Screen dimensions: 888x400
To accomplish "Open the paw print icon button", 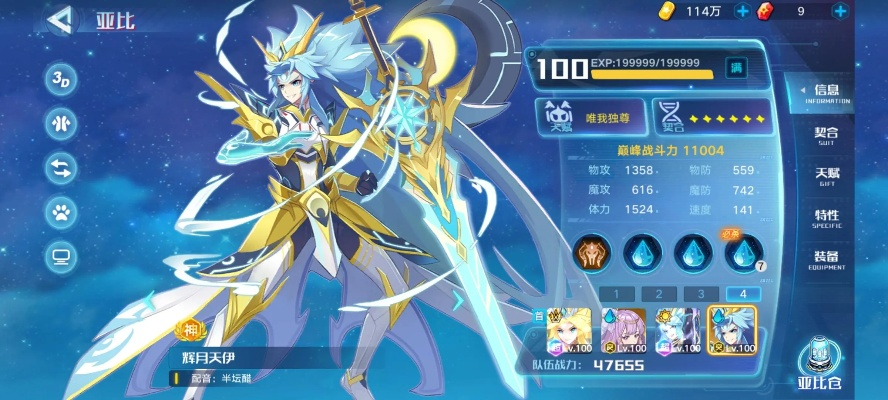I will click(61, 212).
